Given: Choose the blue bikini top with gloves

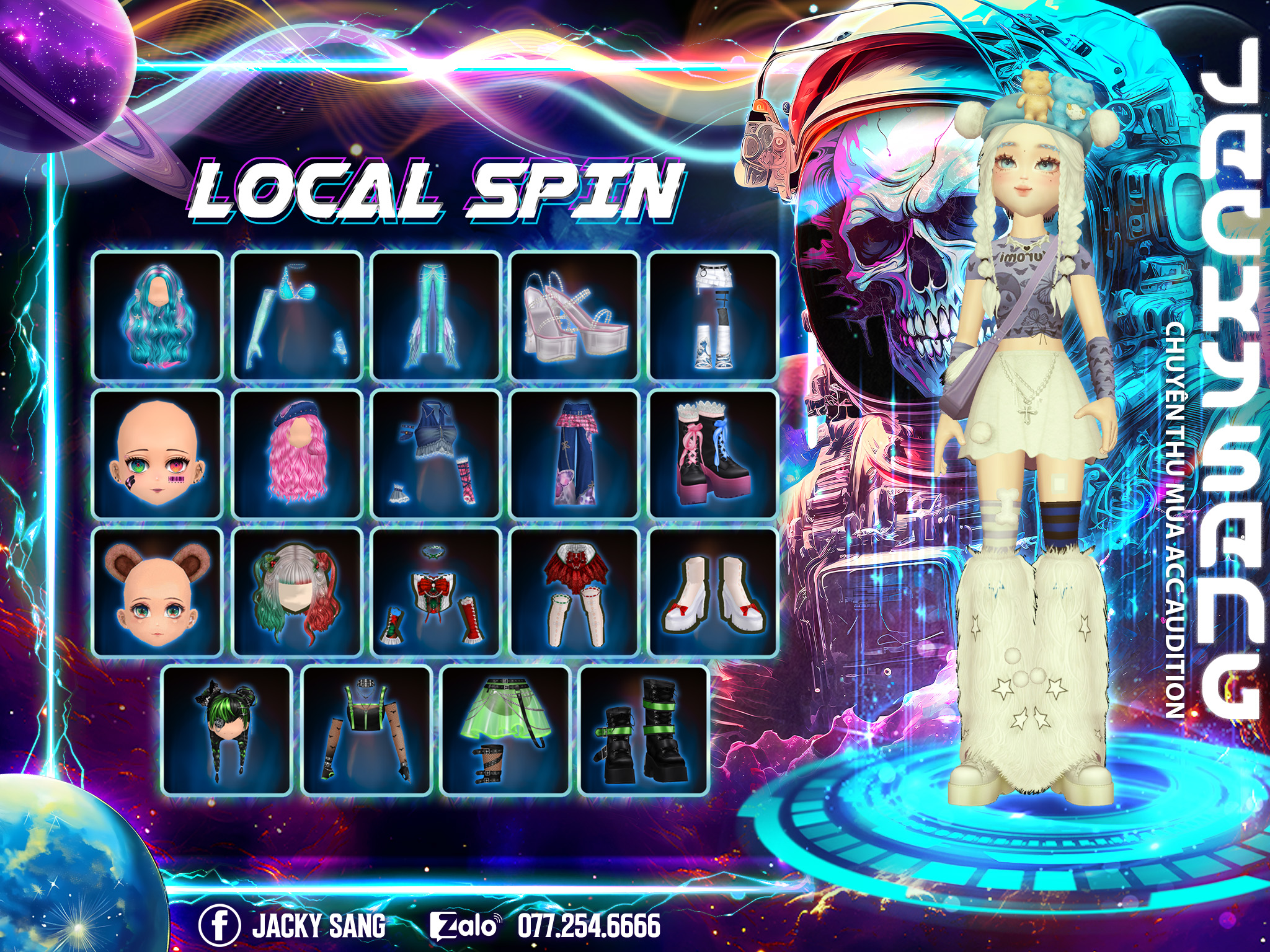Looking at the screenshot, I should 297,315.
